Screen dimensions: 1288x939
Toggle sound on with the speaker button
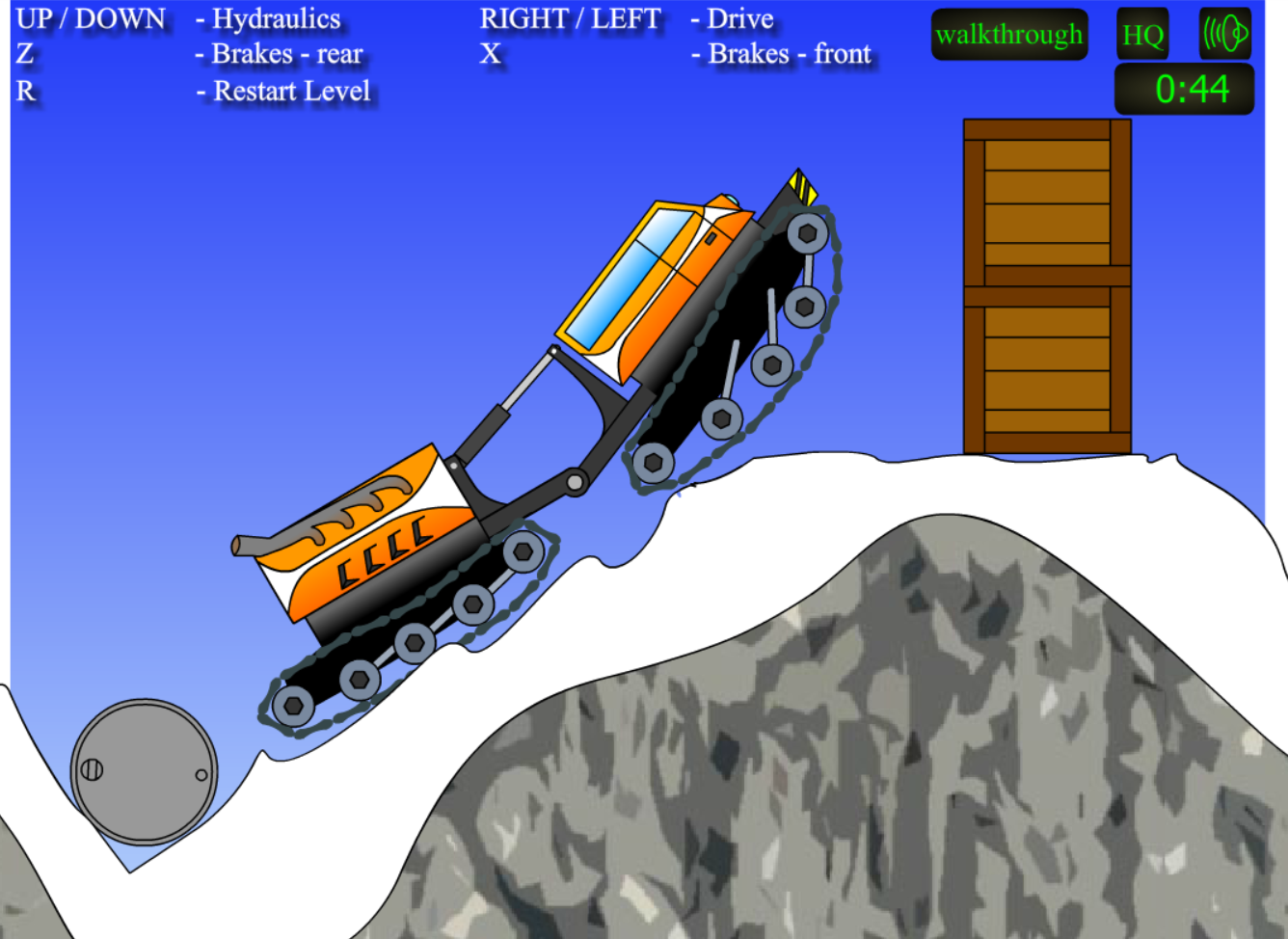(1224, 36)
